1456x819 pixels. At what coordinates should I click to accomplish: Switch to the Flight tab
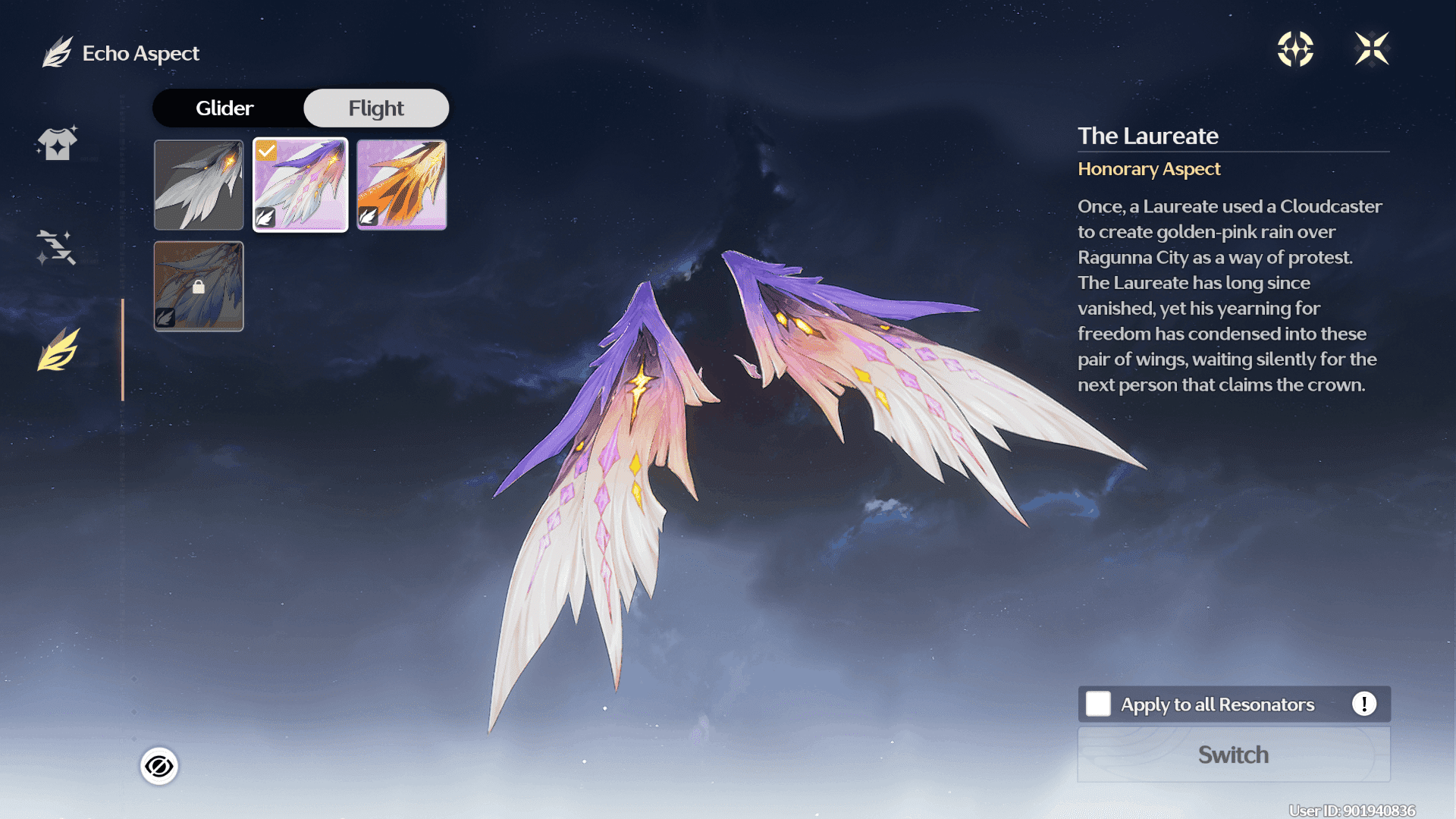pos(376,108)
